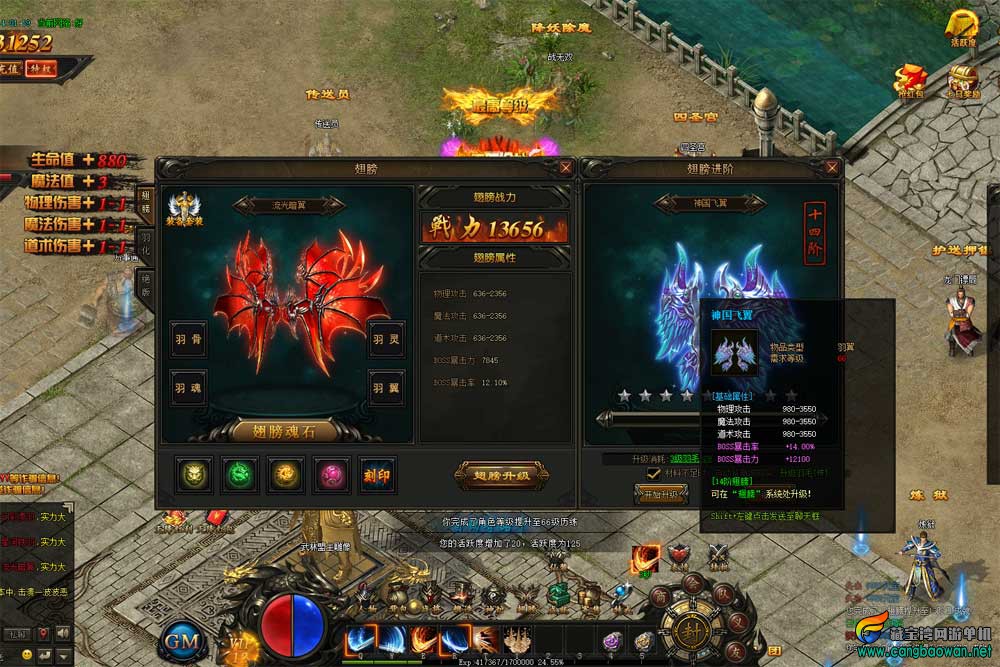1000x667 pixels.
Task: Select the 羽骨 feather bone slot
Action: pyautogui.click(x=188, y=339)
